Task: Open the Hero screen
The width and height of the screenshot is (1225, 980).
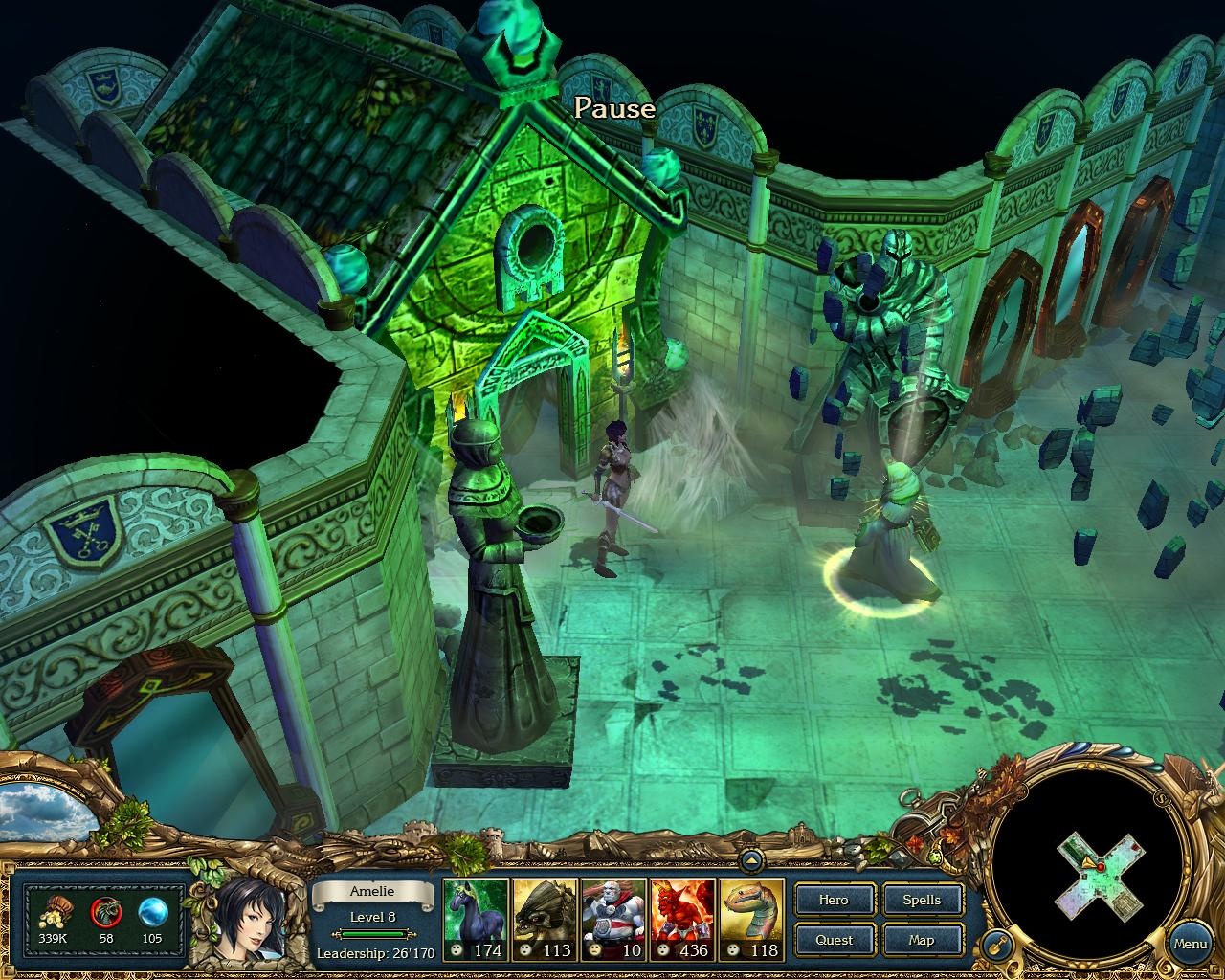Action: click(834, 900)
